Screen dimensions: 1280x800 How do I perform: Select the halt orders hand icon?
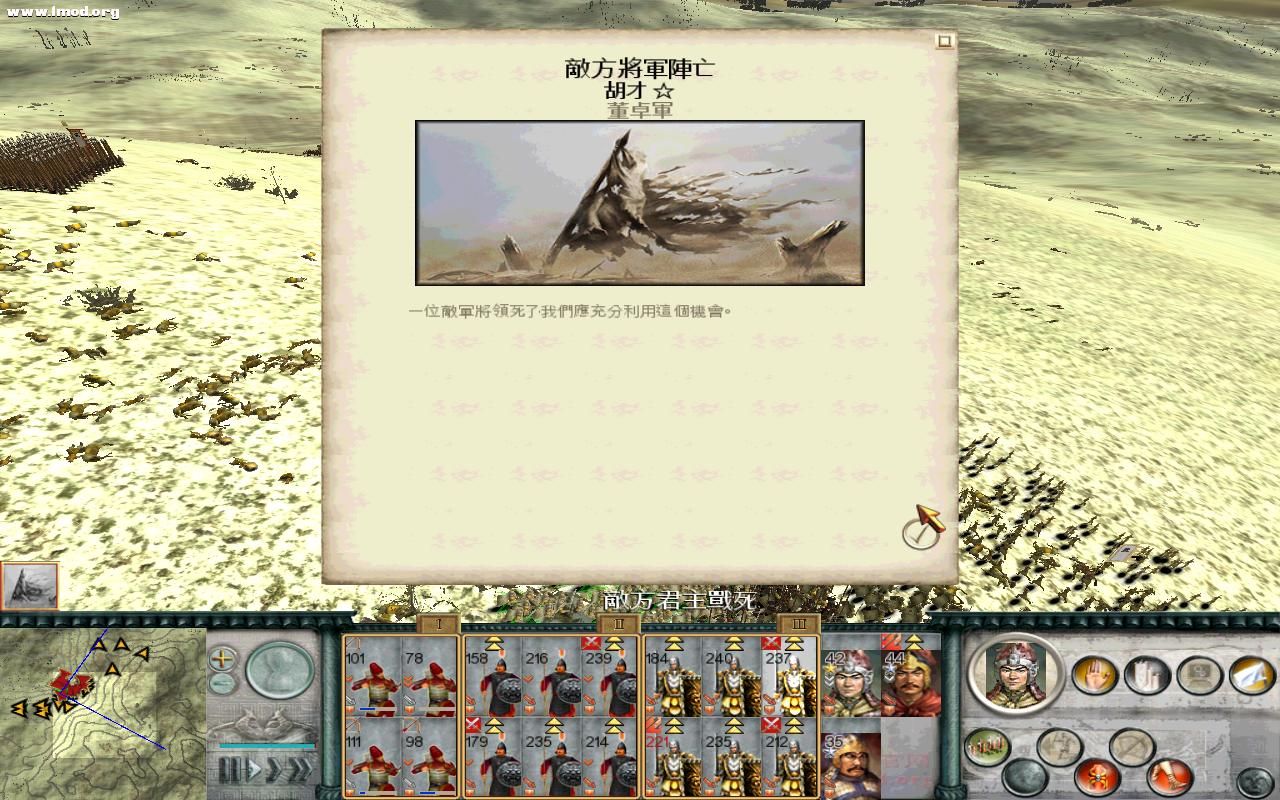coord(1095,674)
